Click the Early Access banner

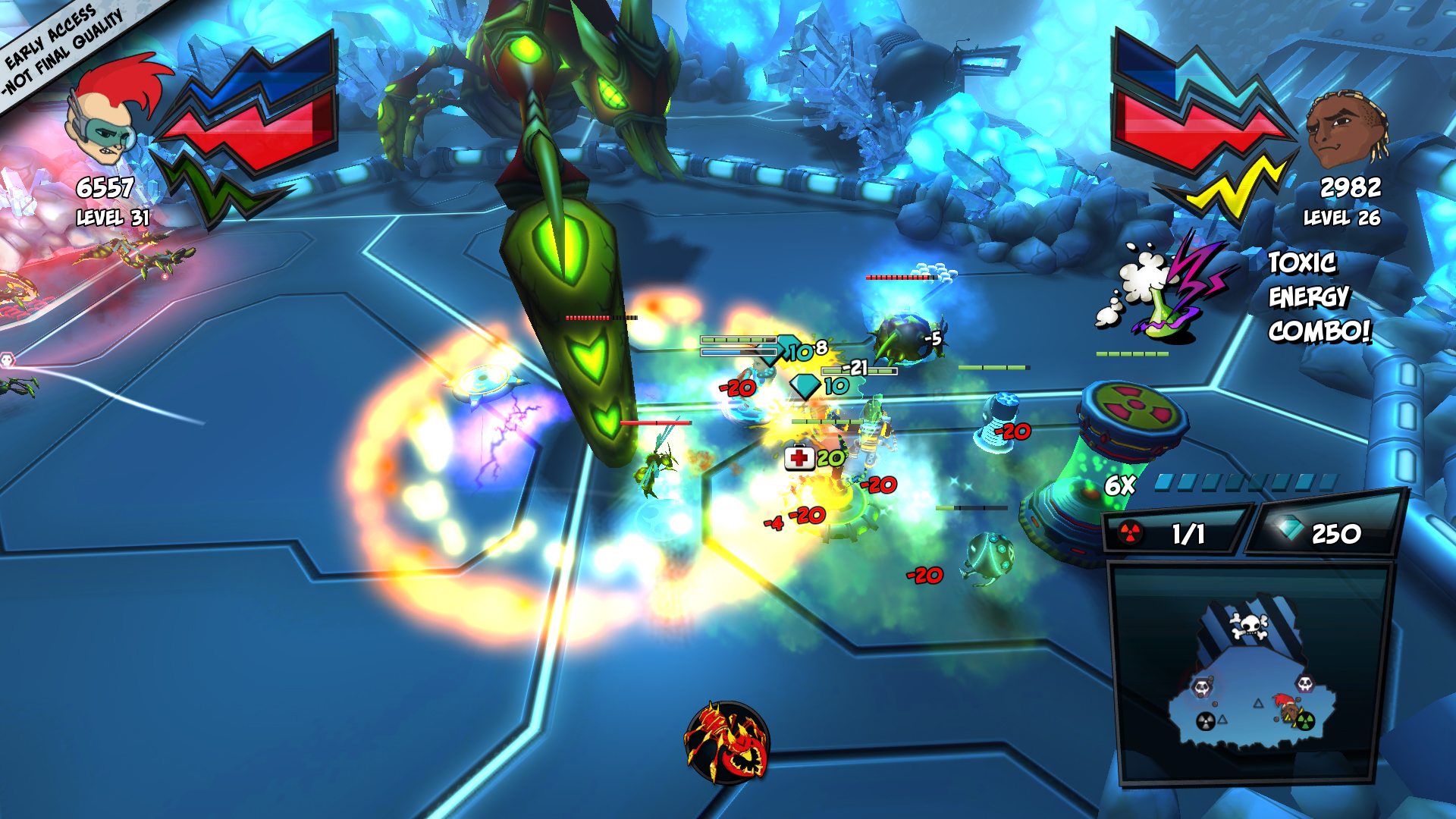(x=57, y=45)
